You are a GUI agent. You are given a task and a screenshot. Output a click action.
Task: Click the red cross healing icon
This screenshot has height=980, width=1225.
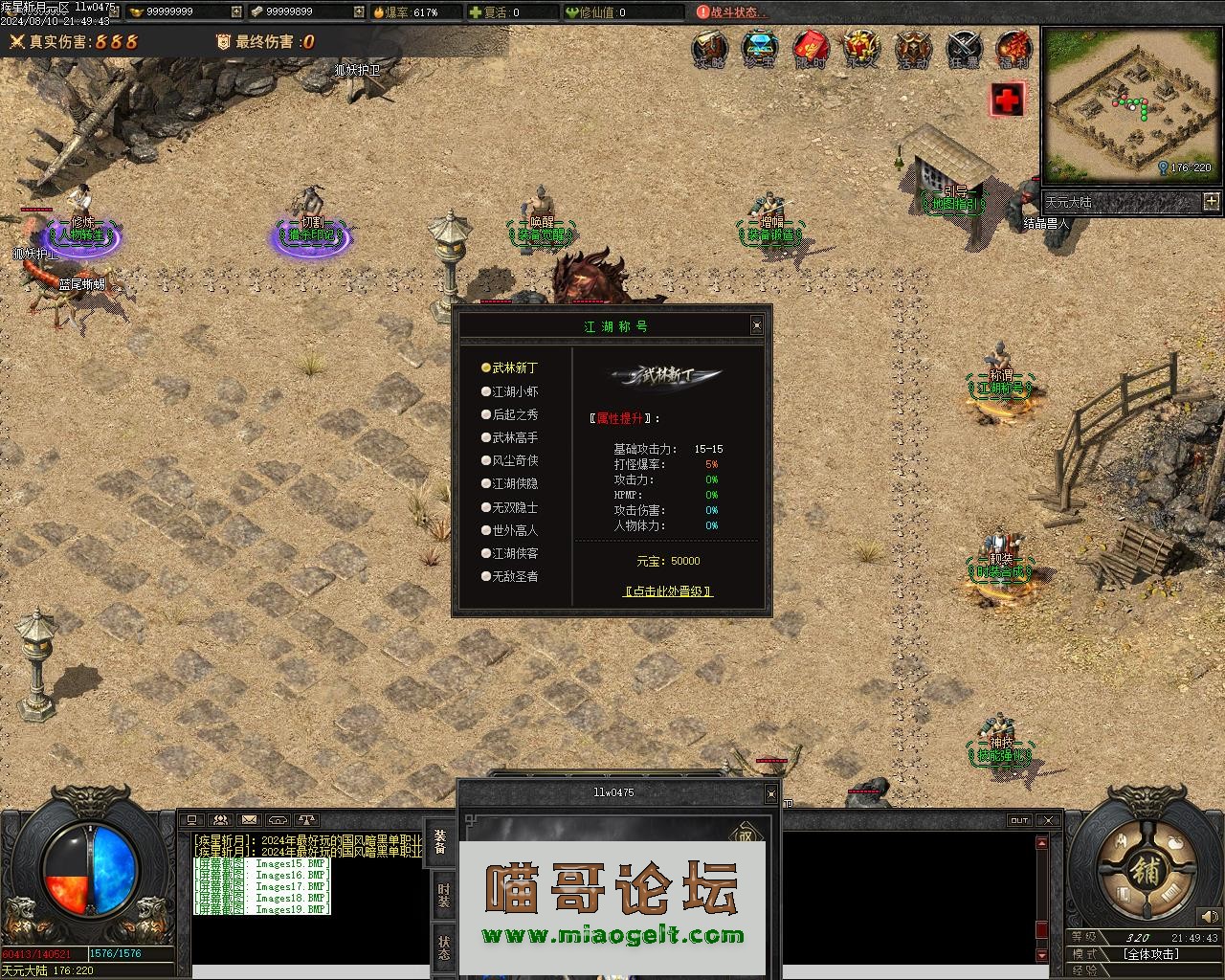tap(1007, 99)
